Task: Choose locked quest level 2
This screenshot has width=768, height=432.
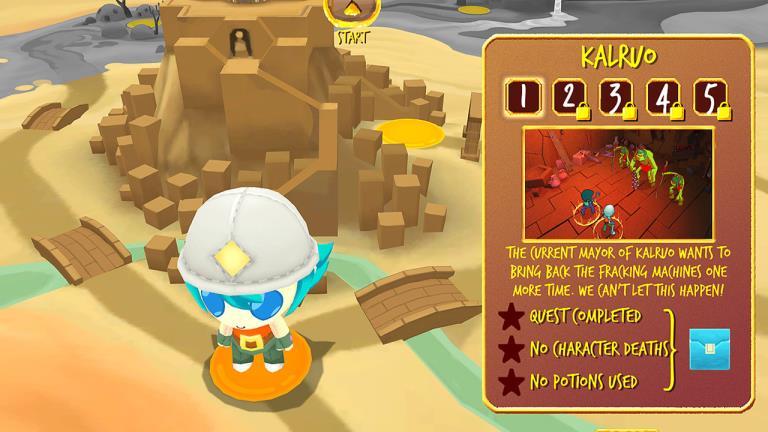Action: coord(569,97)
